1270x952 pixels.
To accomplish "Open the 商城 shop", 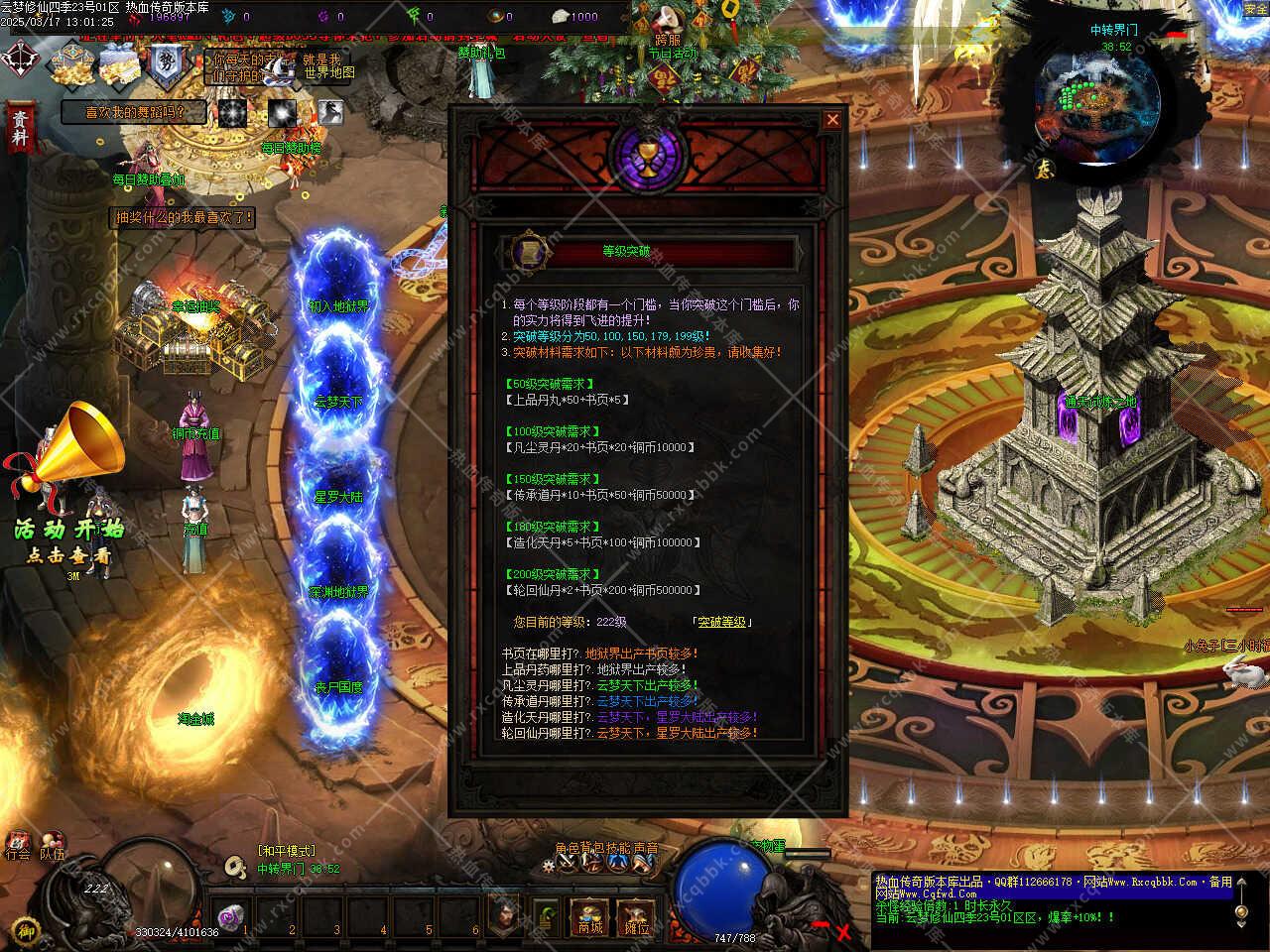I will point(589,917).
